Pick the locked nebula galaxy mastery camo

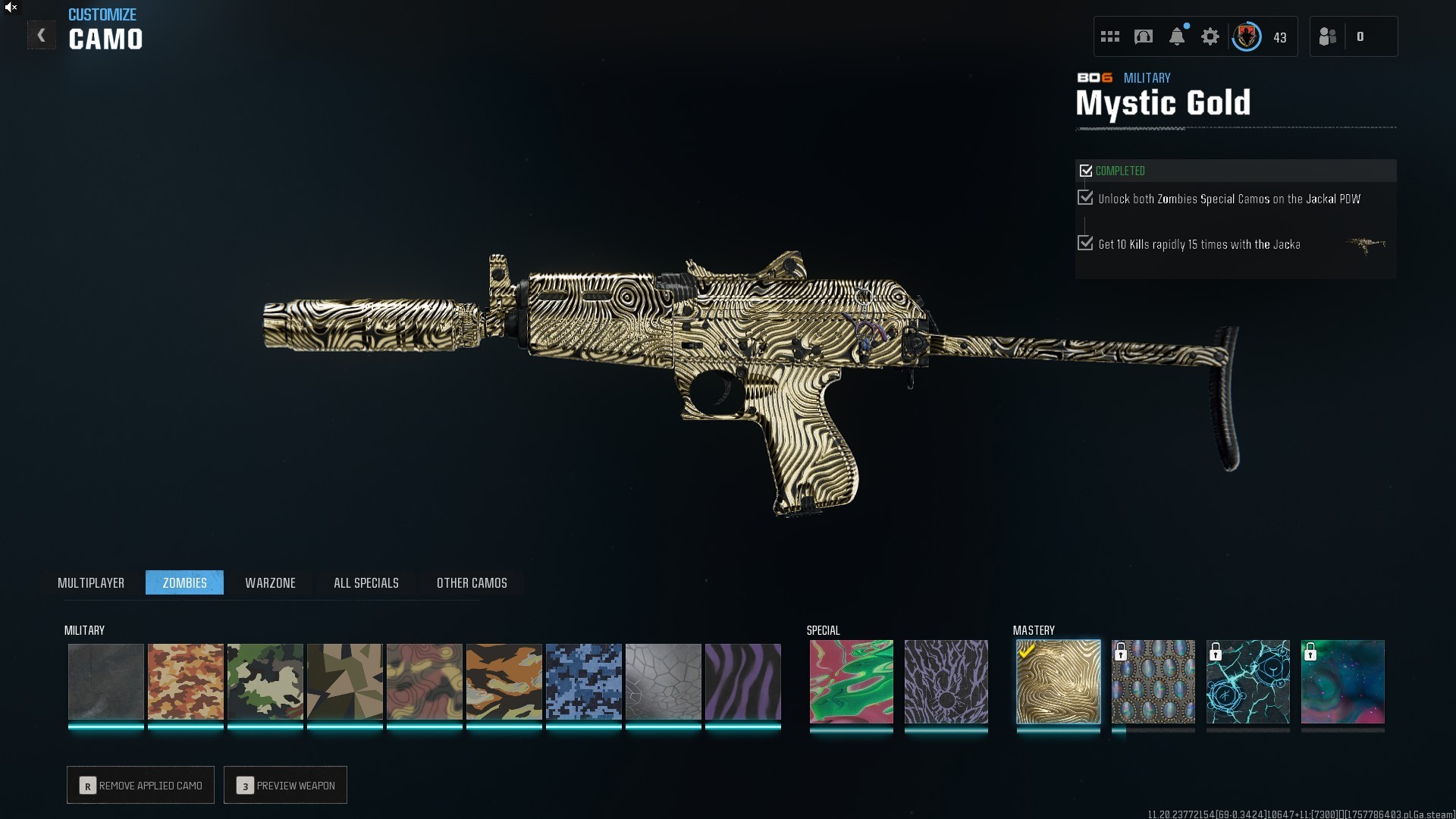(1342, 681)
